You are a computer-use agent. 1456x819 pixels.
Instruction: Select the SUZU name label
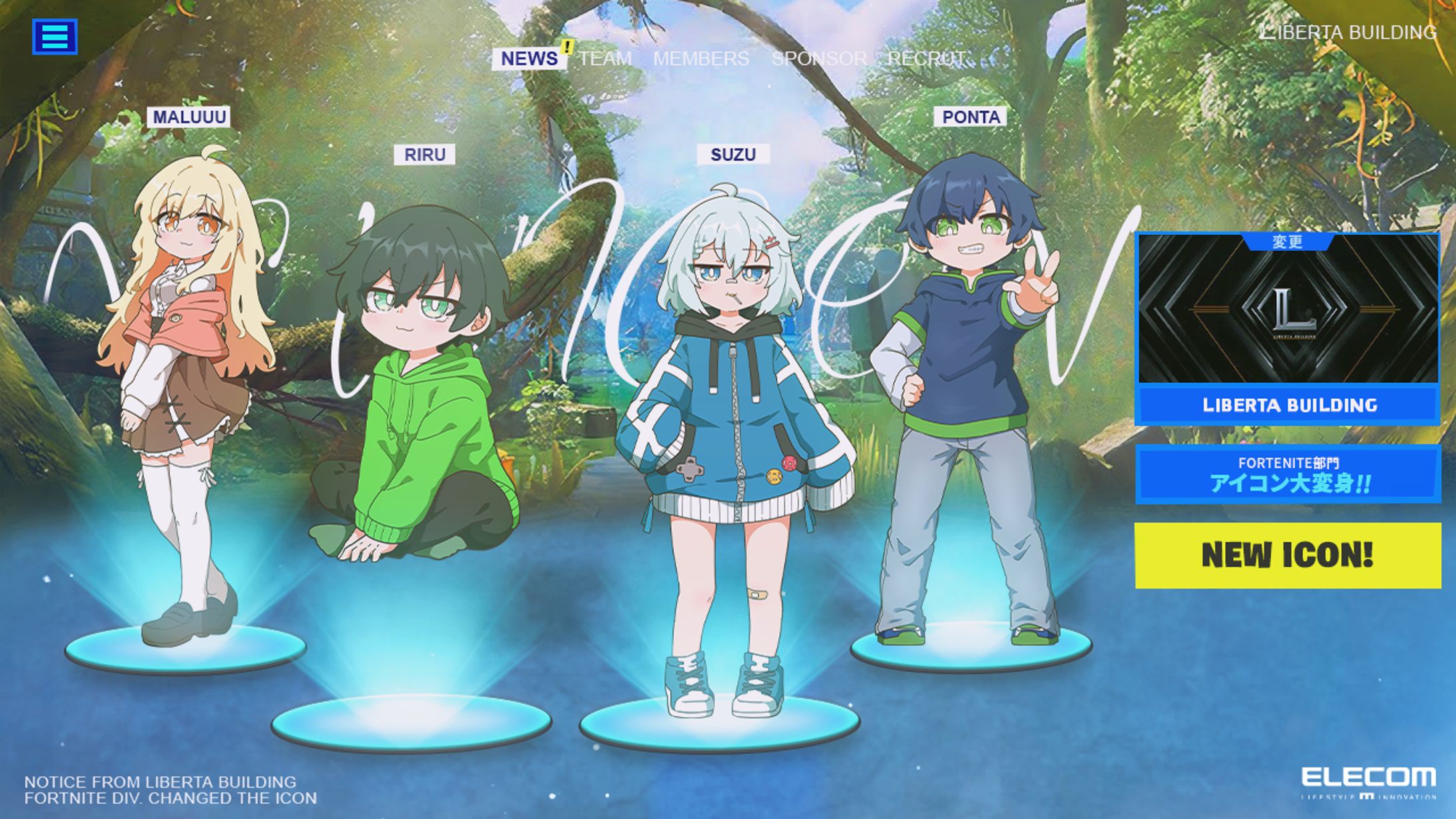[x=733, y=155]
